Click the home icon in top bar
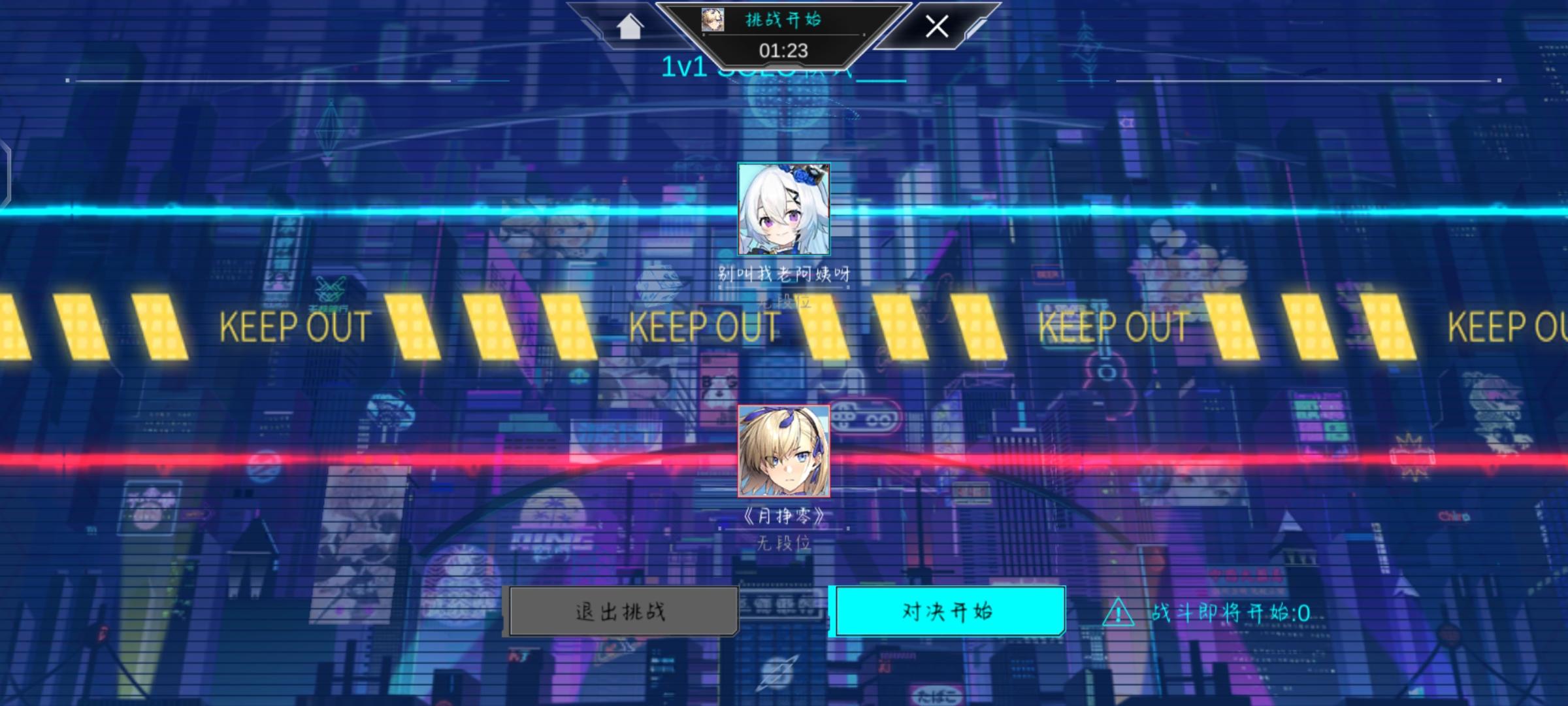Image resolution: width=1568 pixels, height=706 pixels. pos(629,27)
